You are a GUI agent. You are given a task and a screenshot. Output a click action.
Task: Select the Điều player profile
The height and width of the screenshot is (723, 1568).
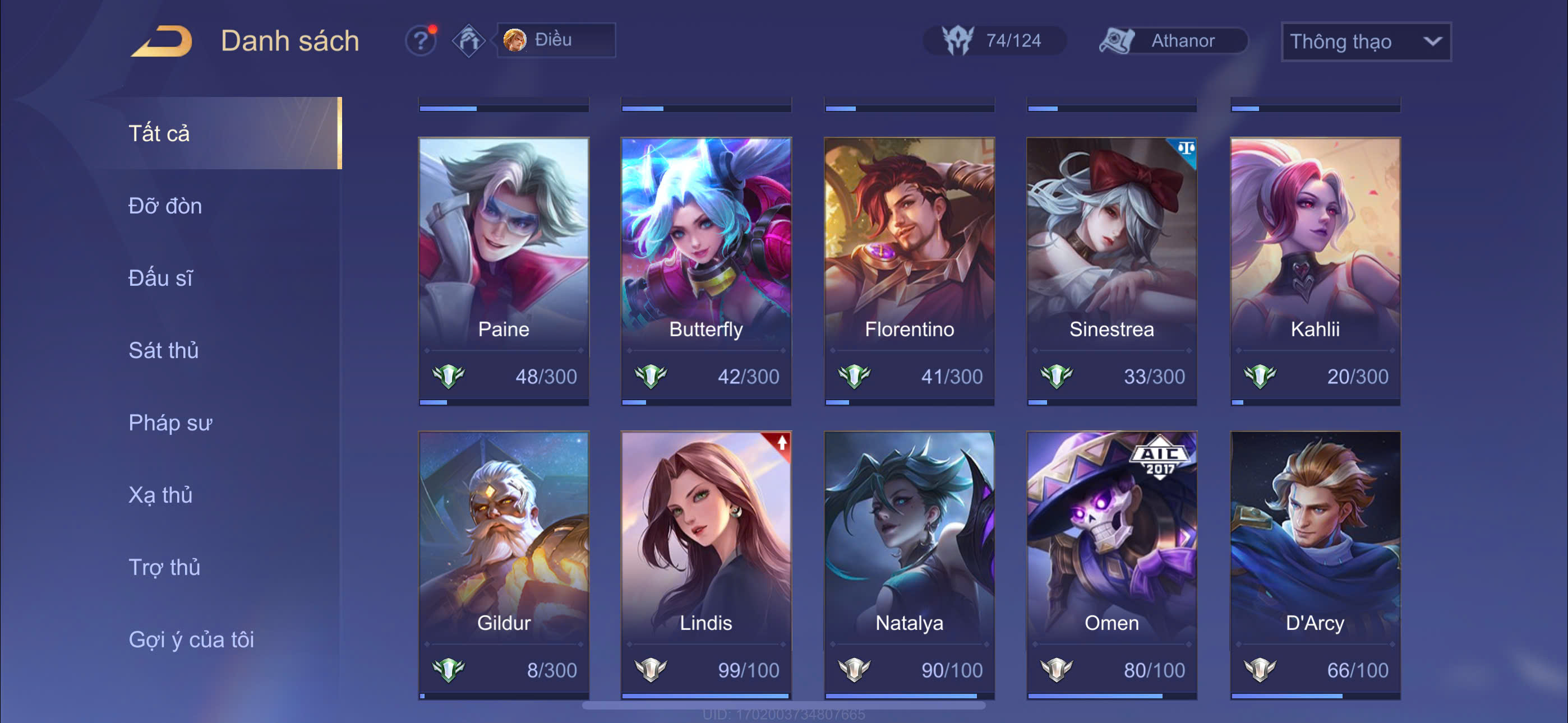556,40
